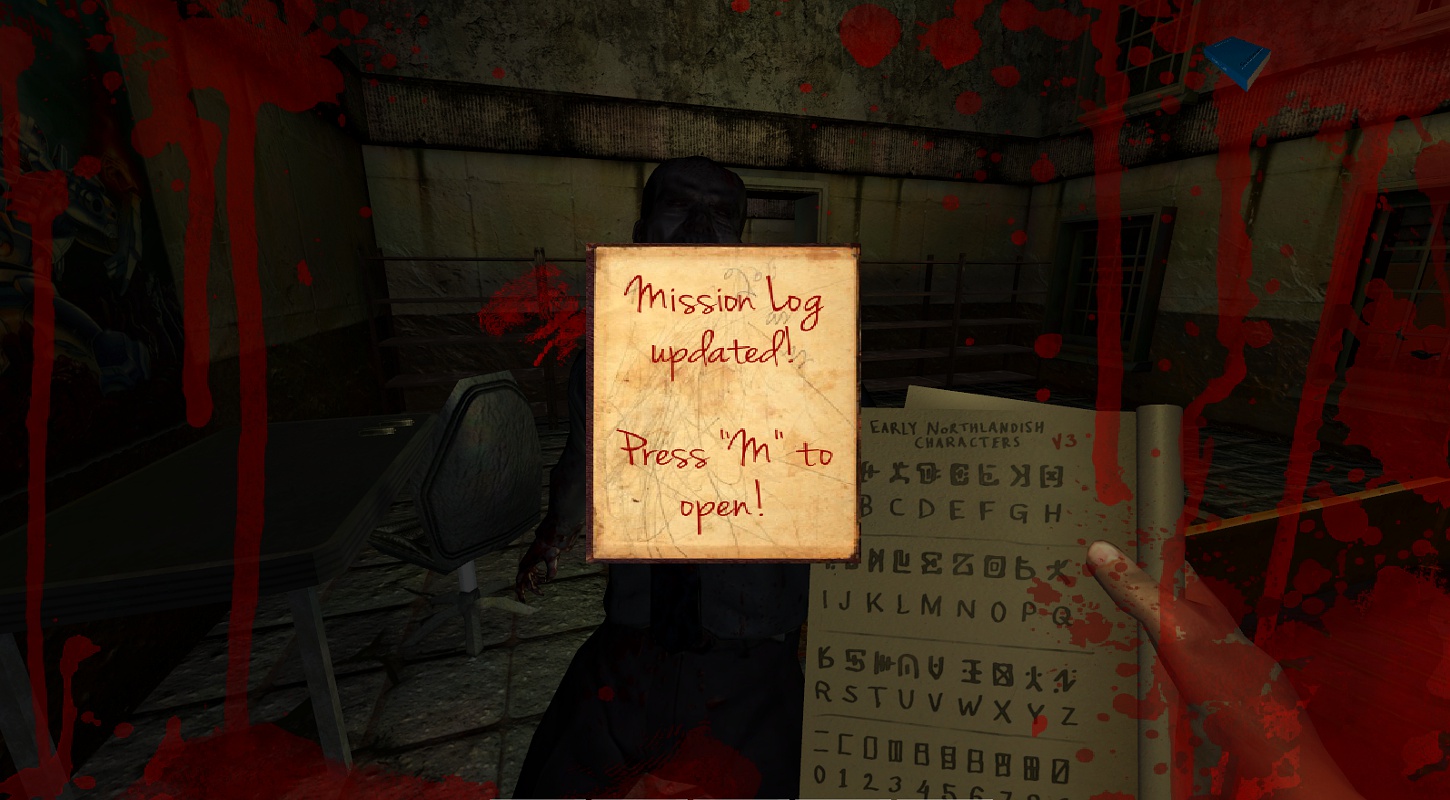Click the Early Northlandish Characters heading
This screenshot has height=800, width=1450.
(x=956, y=430)
